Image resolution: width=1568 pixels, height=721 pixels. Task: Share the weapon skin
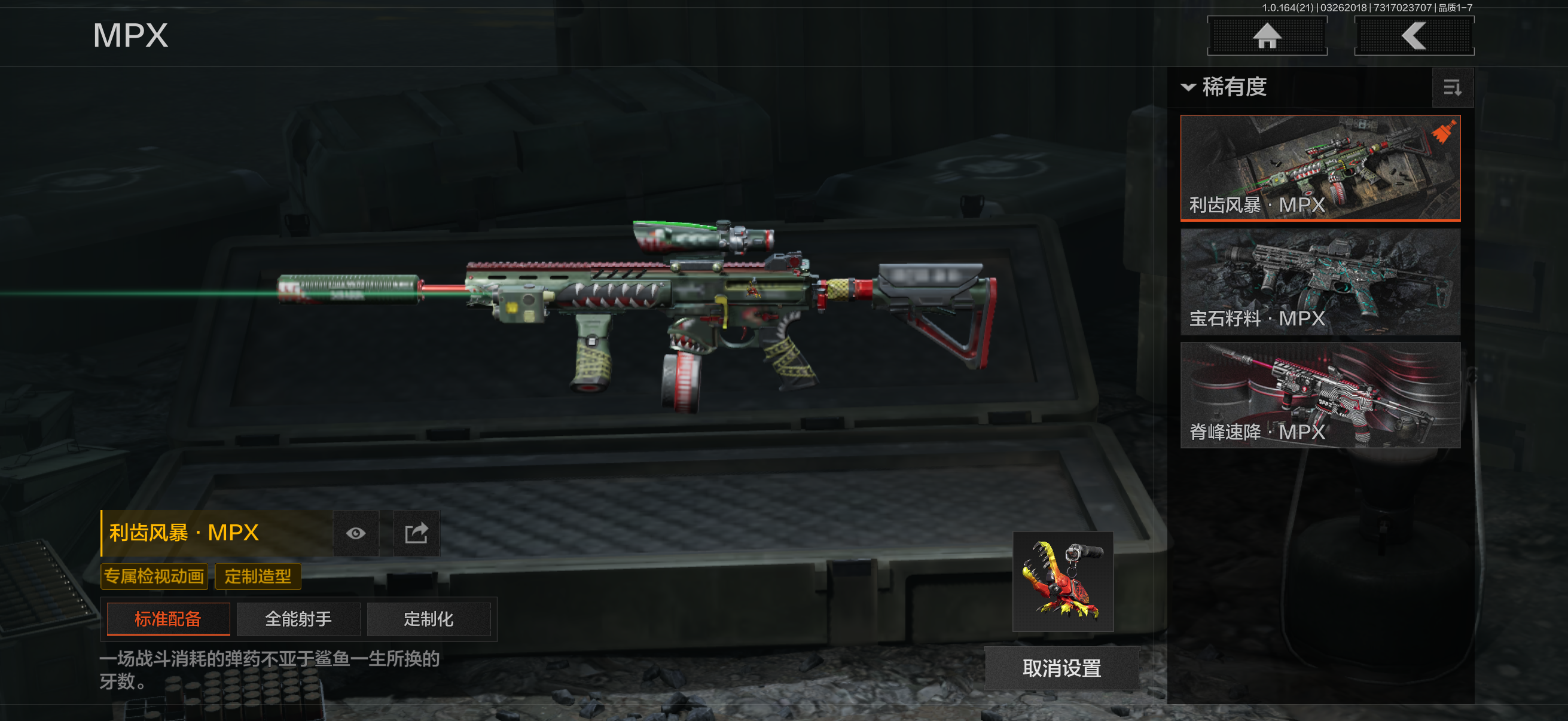(x=416, y=534)
